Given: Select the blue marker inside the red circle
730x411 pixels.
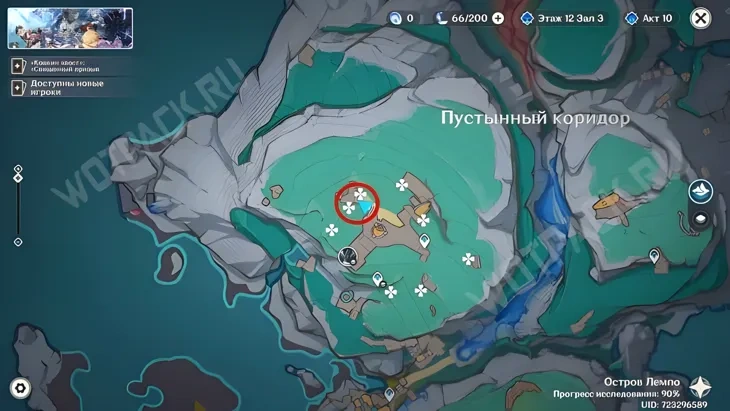Looking at the screenshot, I should 368,208.
